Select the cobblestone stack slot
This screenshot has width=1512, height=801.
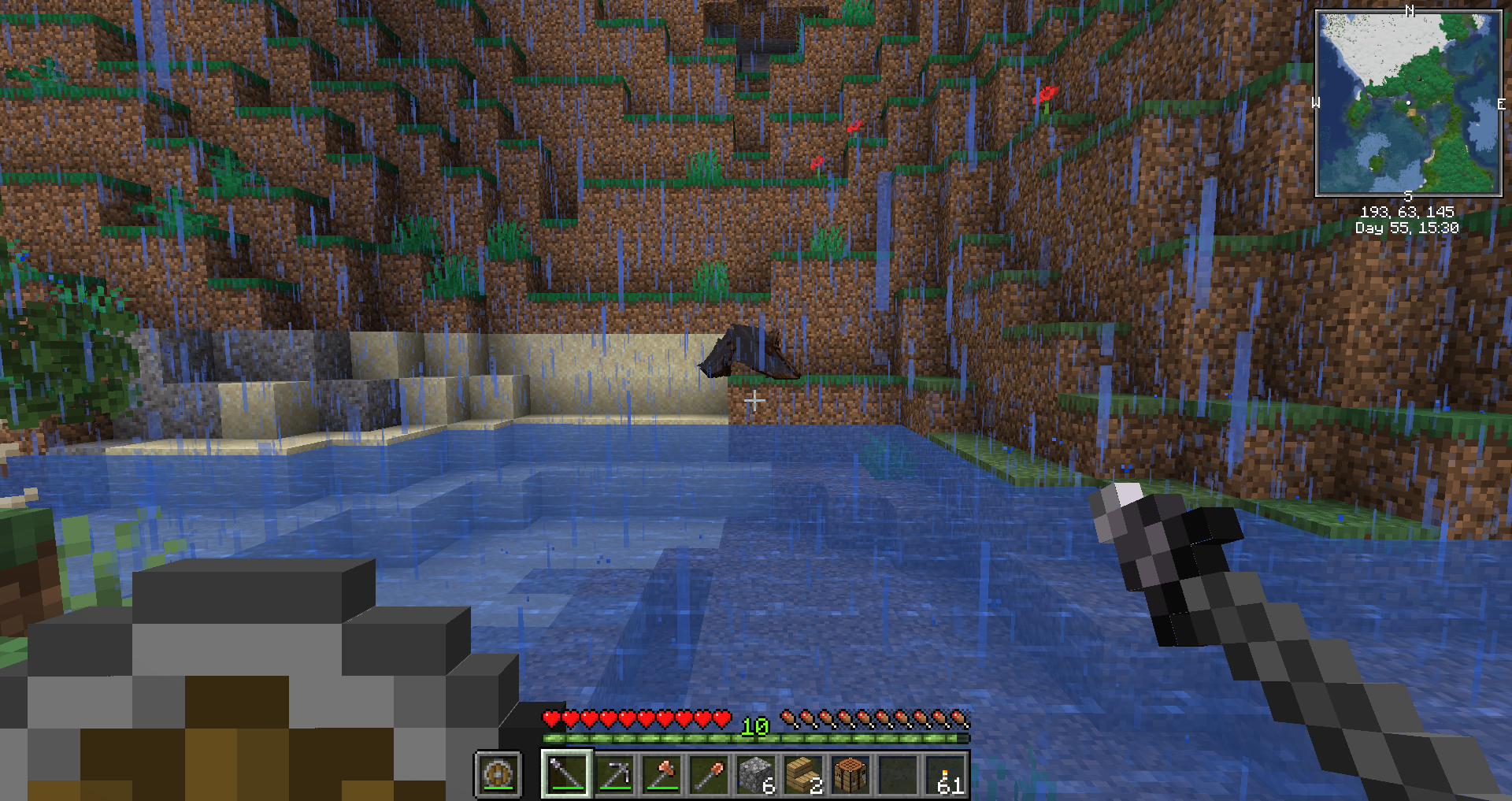pyautogui.click(x=756, y=774)
